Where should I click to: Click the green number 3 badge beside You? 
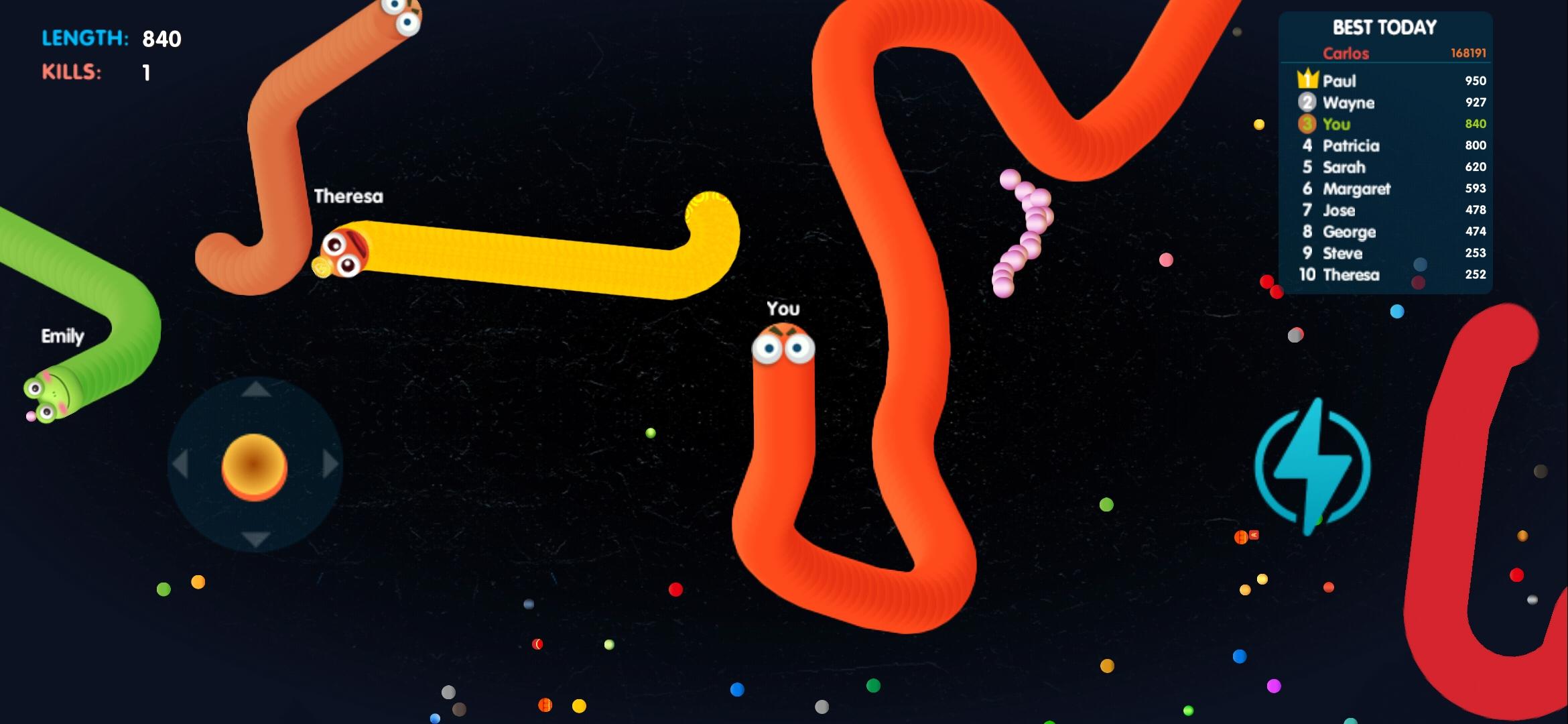click(x=1306, y=124)
